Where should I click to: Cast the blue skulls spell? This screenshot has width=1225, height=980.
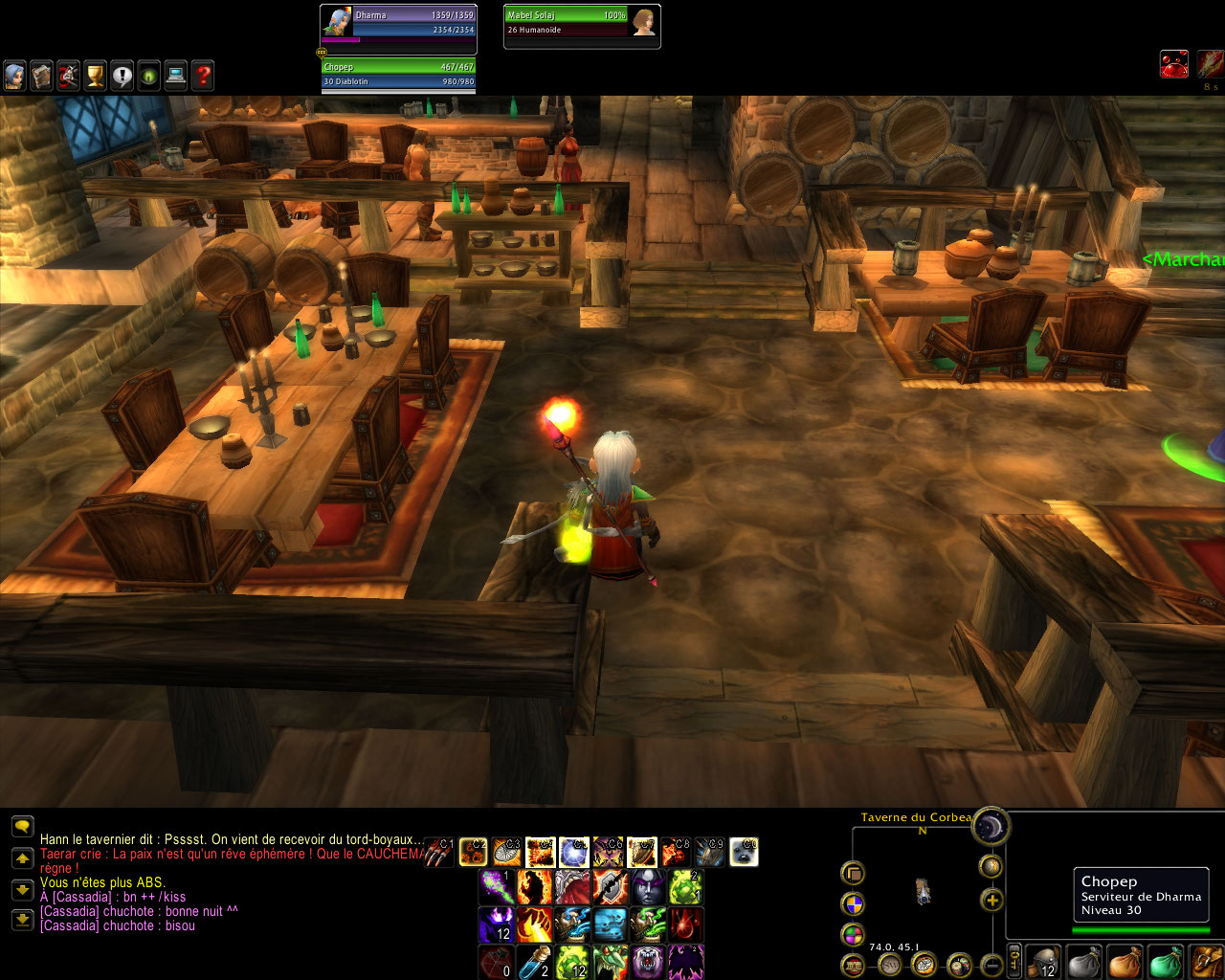tap(611, 925)
